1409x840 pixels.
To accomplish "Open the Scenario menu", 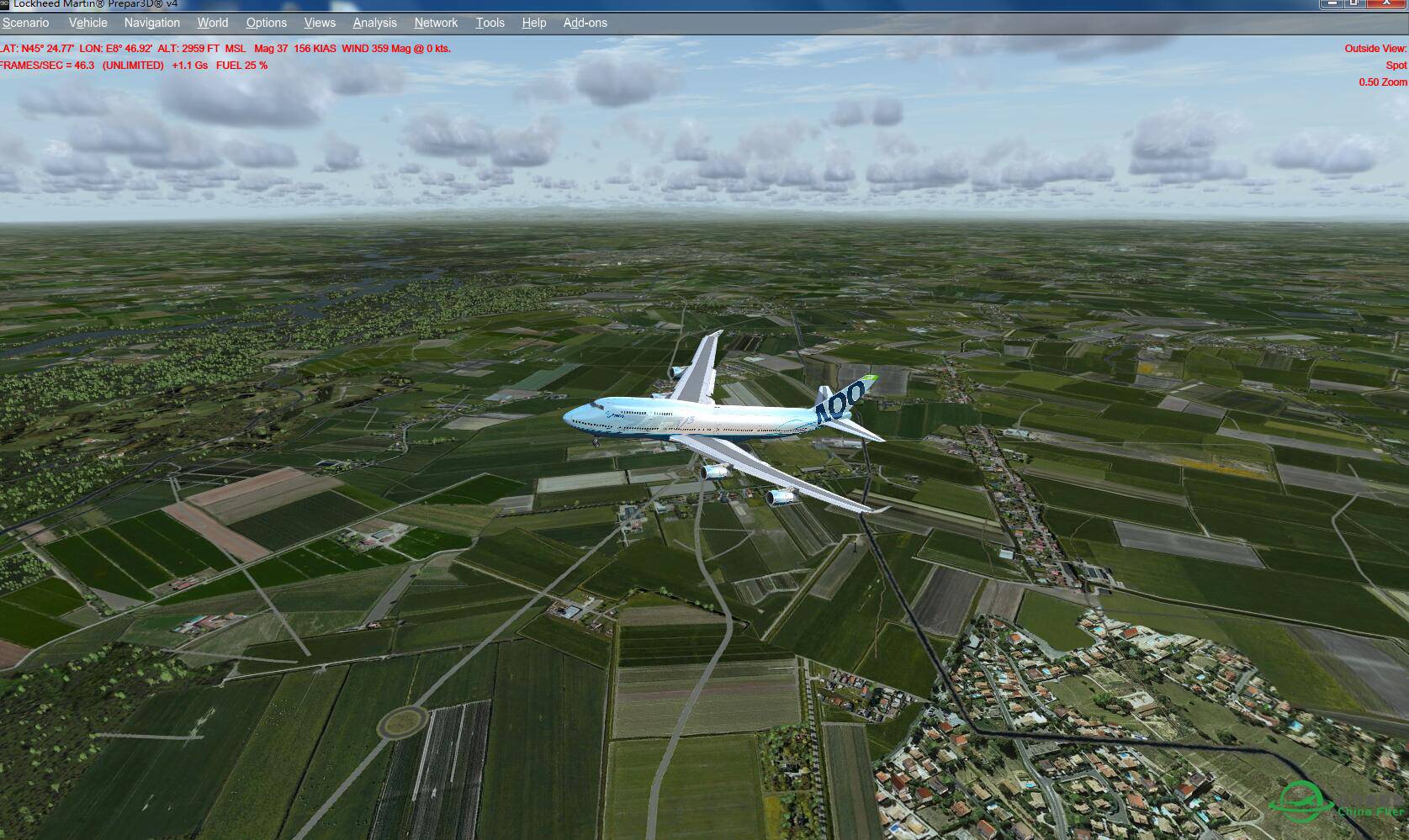I will pos(26,23).
